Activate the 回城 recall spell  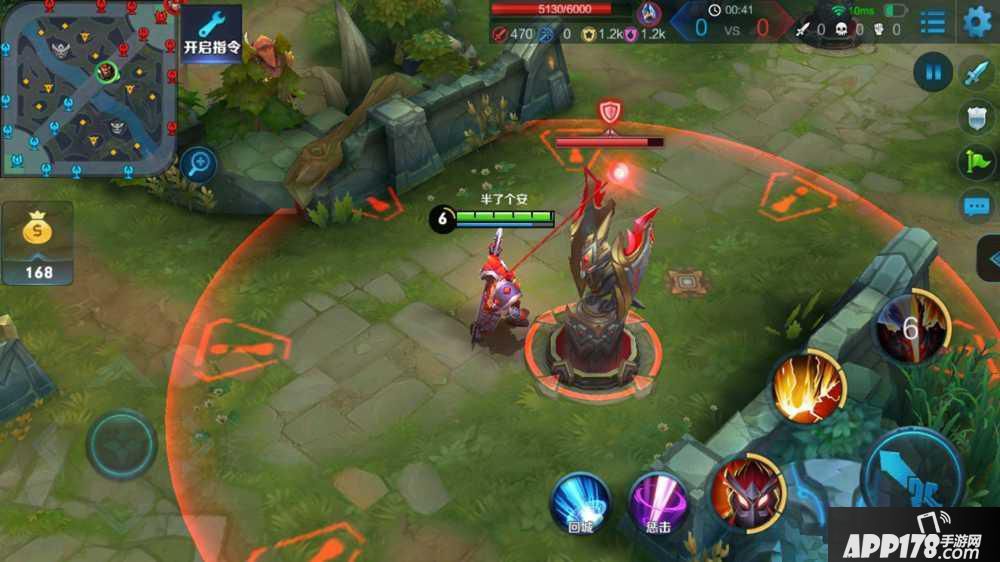581,501
